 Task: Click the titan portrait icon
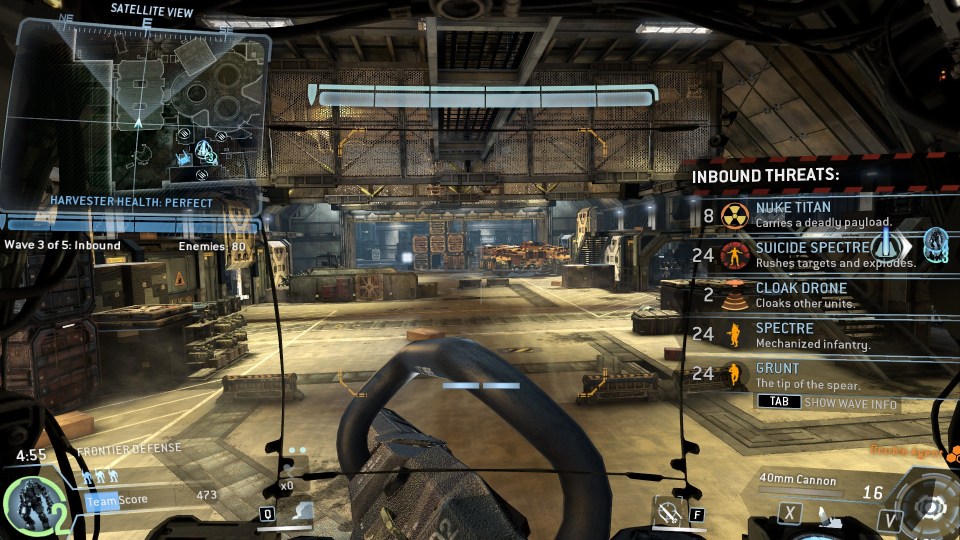click(32, 505)
